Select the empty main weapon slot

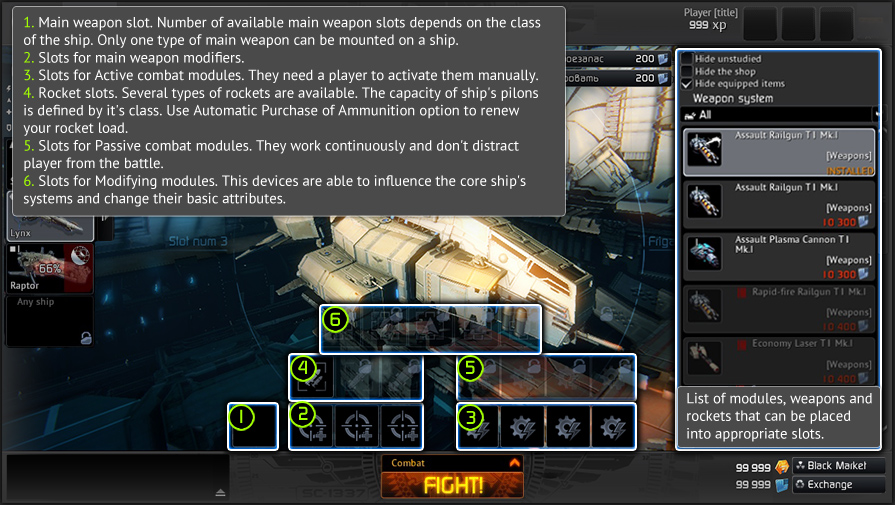click(x=253, y=427)
